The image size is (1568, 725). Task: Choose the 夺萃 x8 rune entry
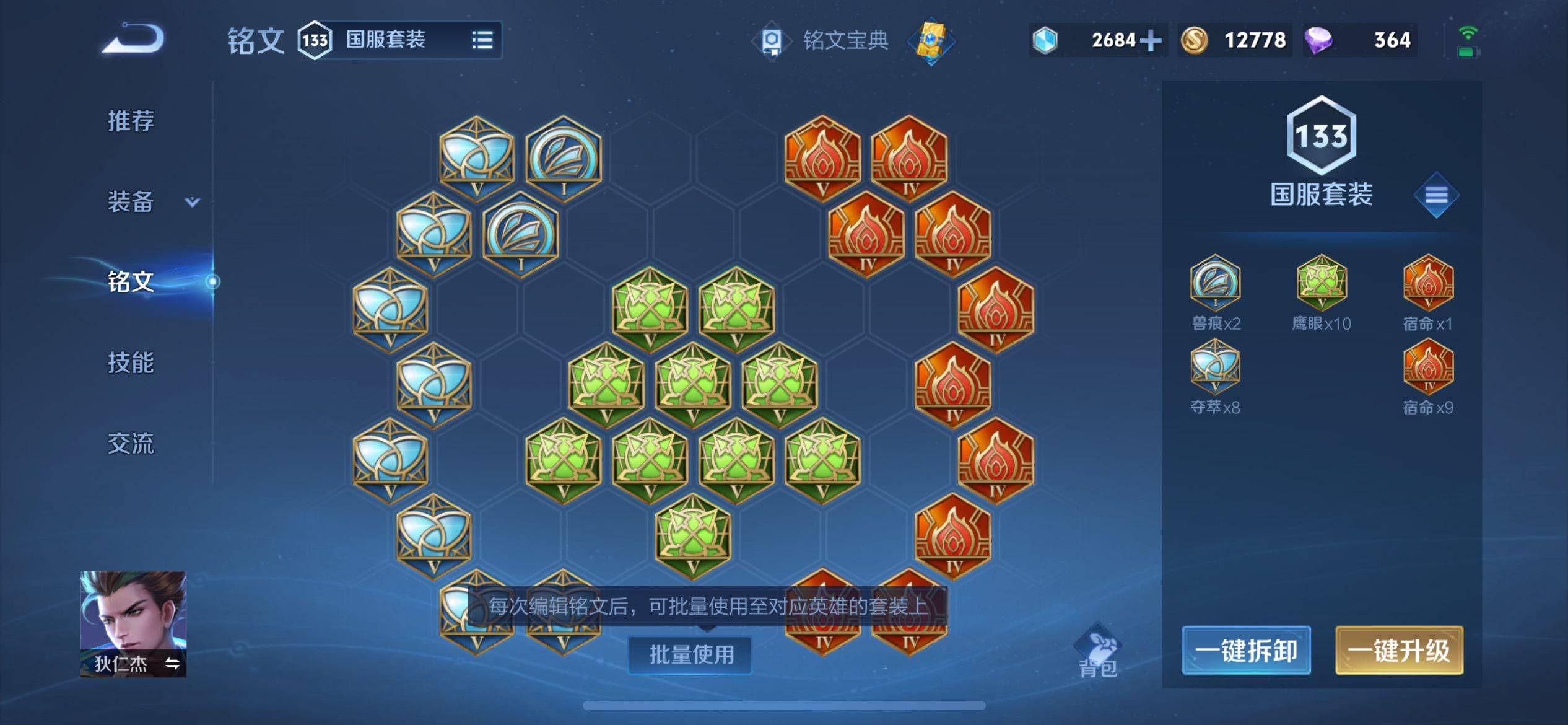pyautogui.click(x=1215, y=376)
